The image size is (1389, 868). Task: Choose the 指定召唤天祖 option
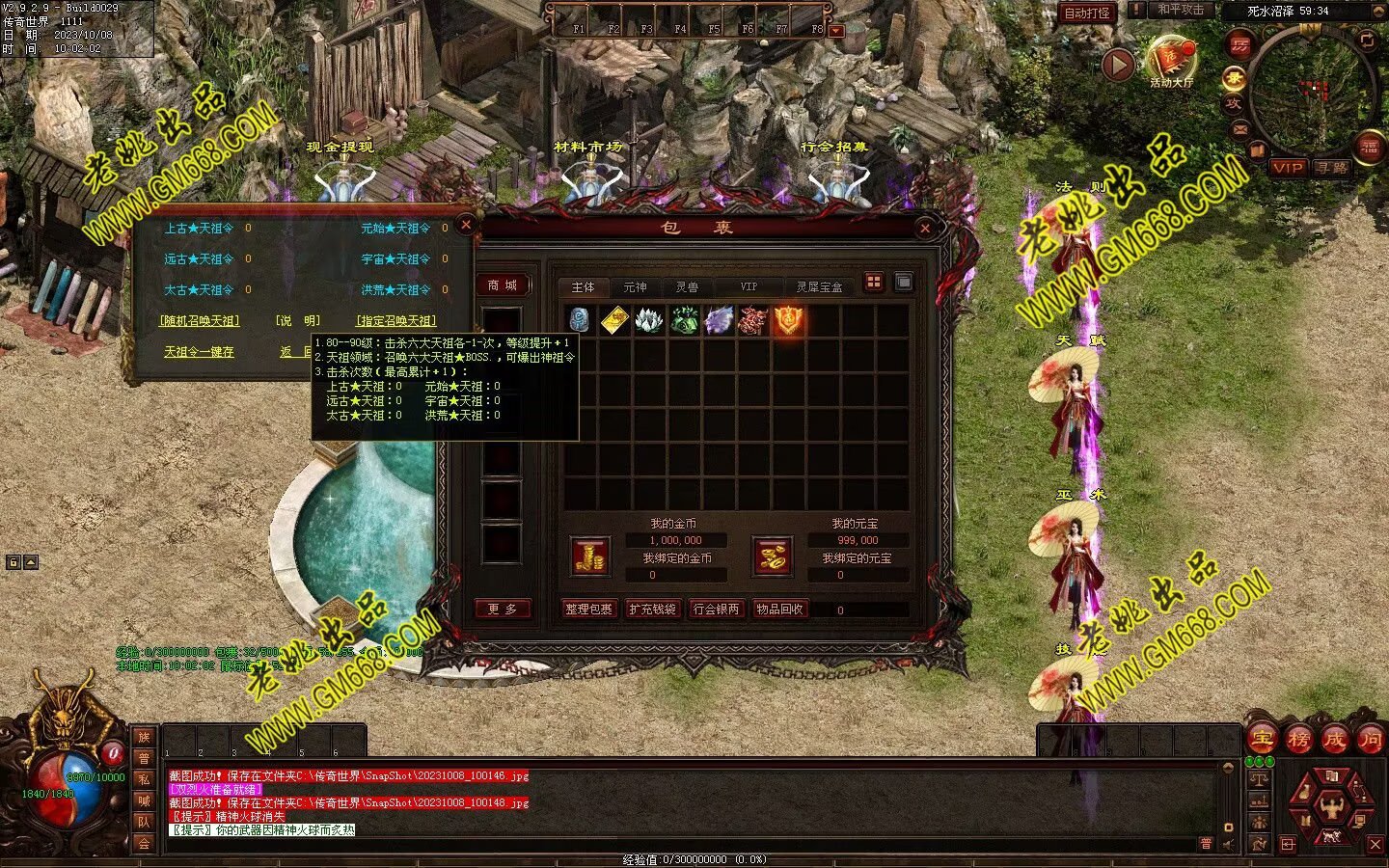(396, 321)
